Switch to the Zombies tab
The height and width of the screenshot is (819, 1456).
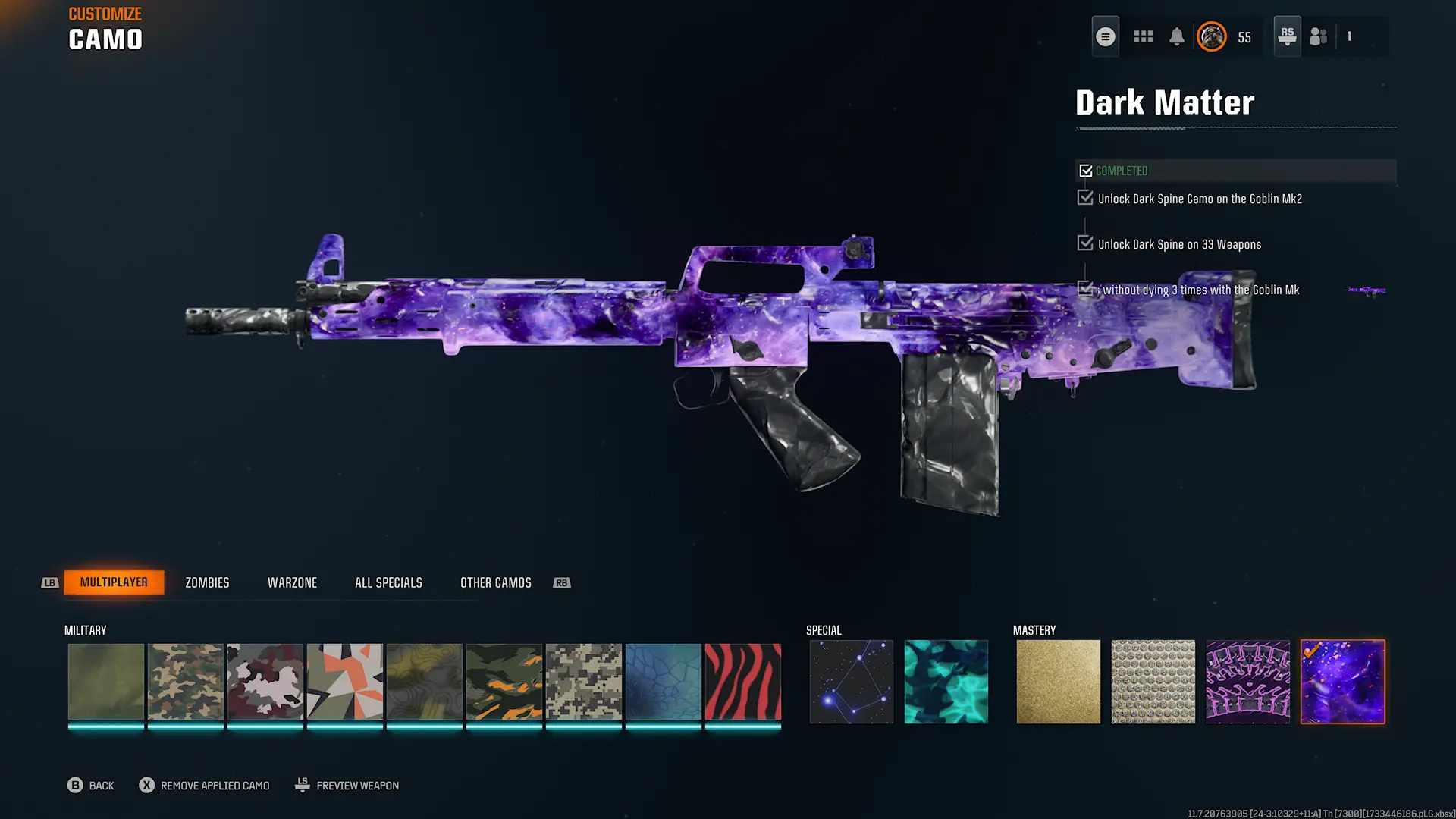pos(206,582)
